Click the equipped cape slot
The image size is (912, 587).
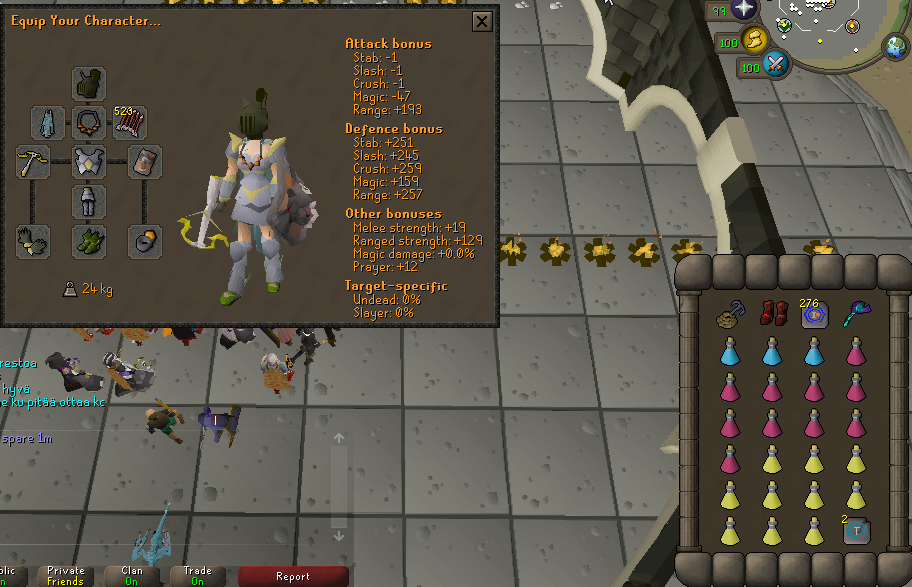[48, 123]
